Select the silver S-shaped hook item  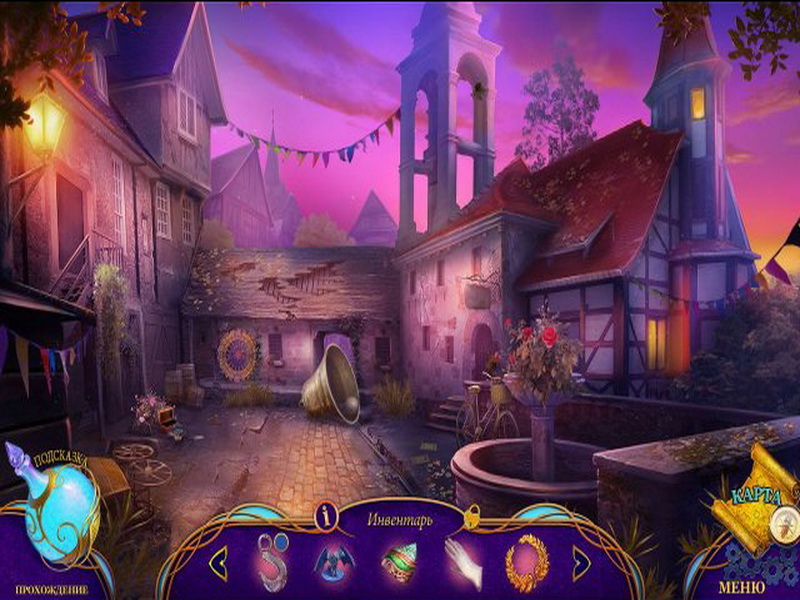tap(270, 562)
